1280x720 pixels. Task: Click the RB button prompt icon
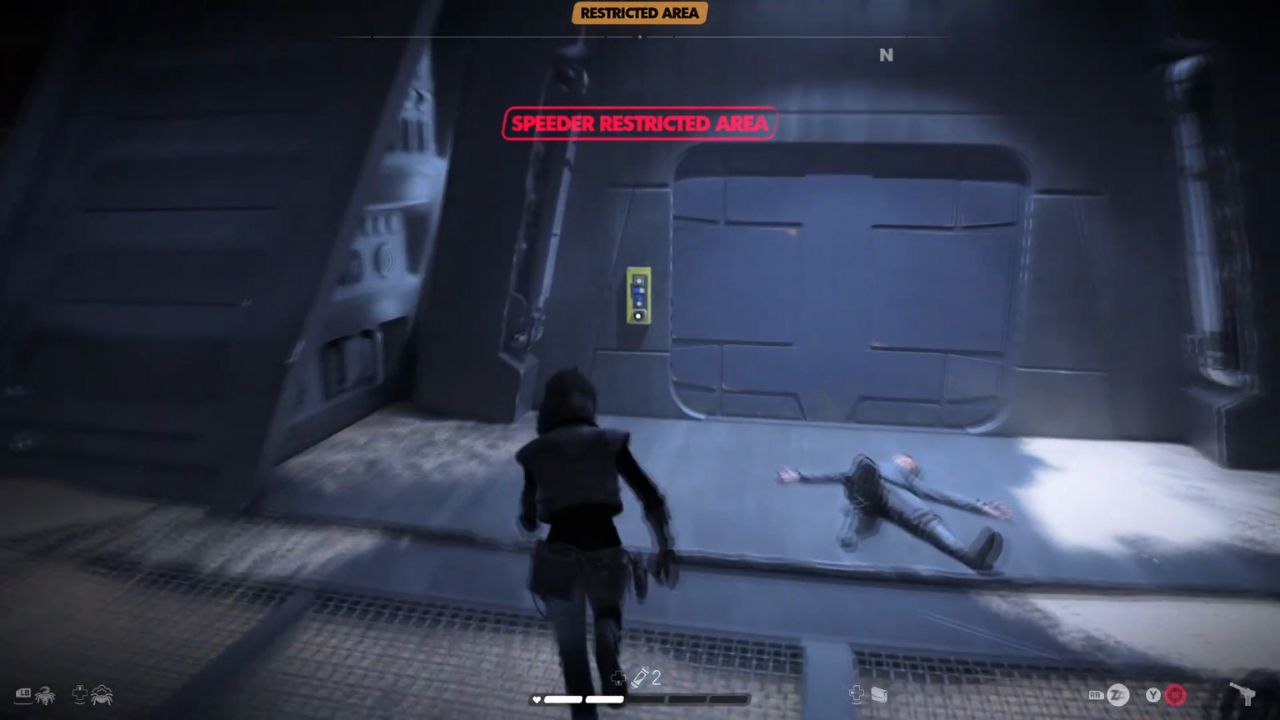click(1096, 694)
